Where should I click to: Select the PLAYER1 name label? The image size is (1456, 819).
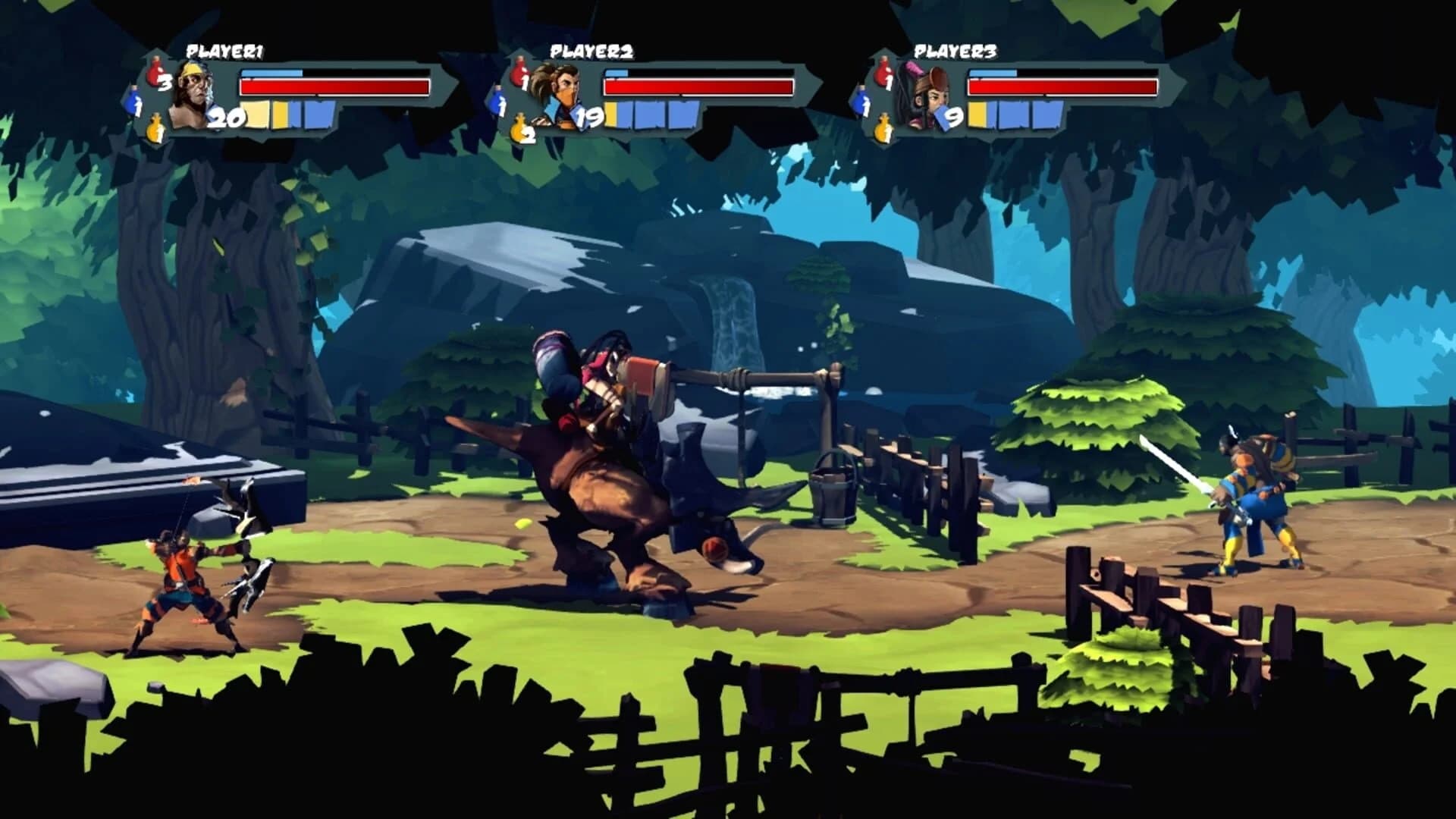coord(224,52)
